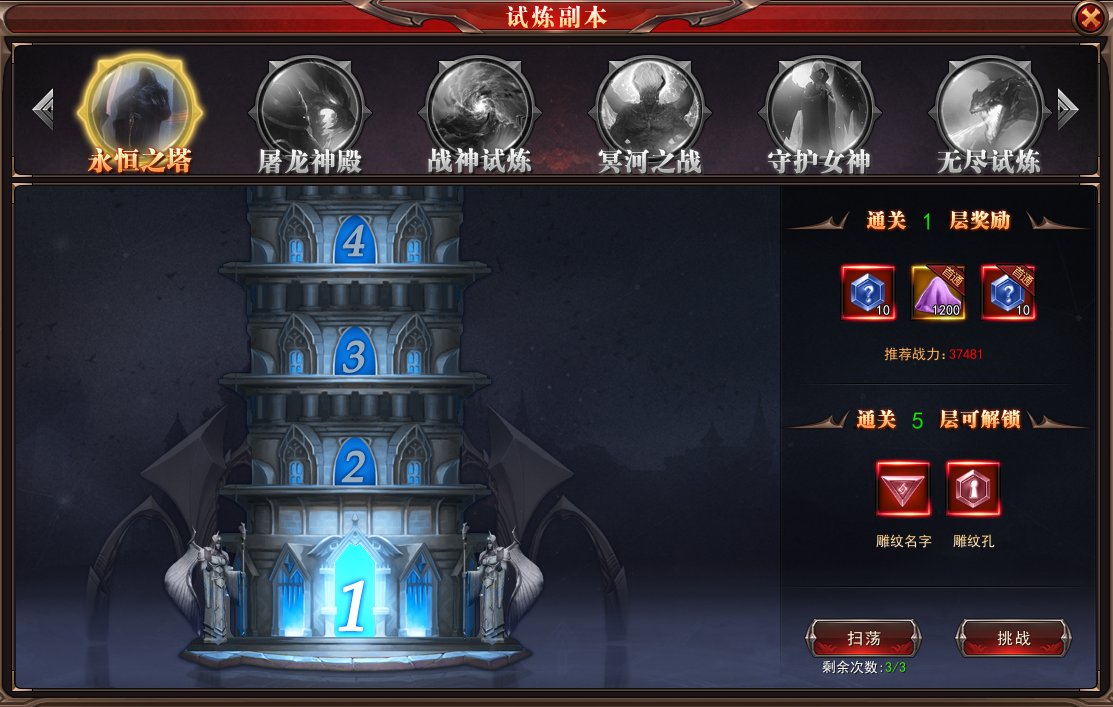Select tower floor 3

354,355
